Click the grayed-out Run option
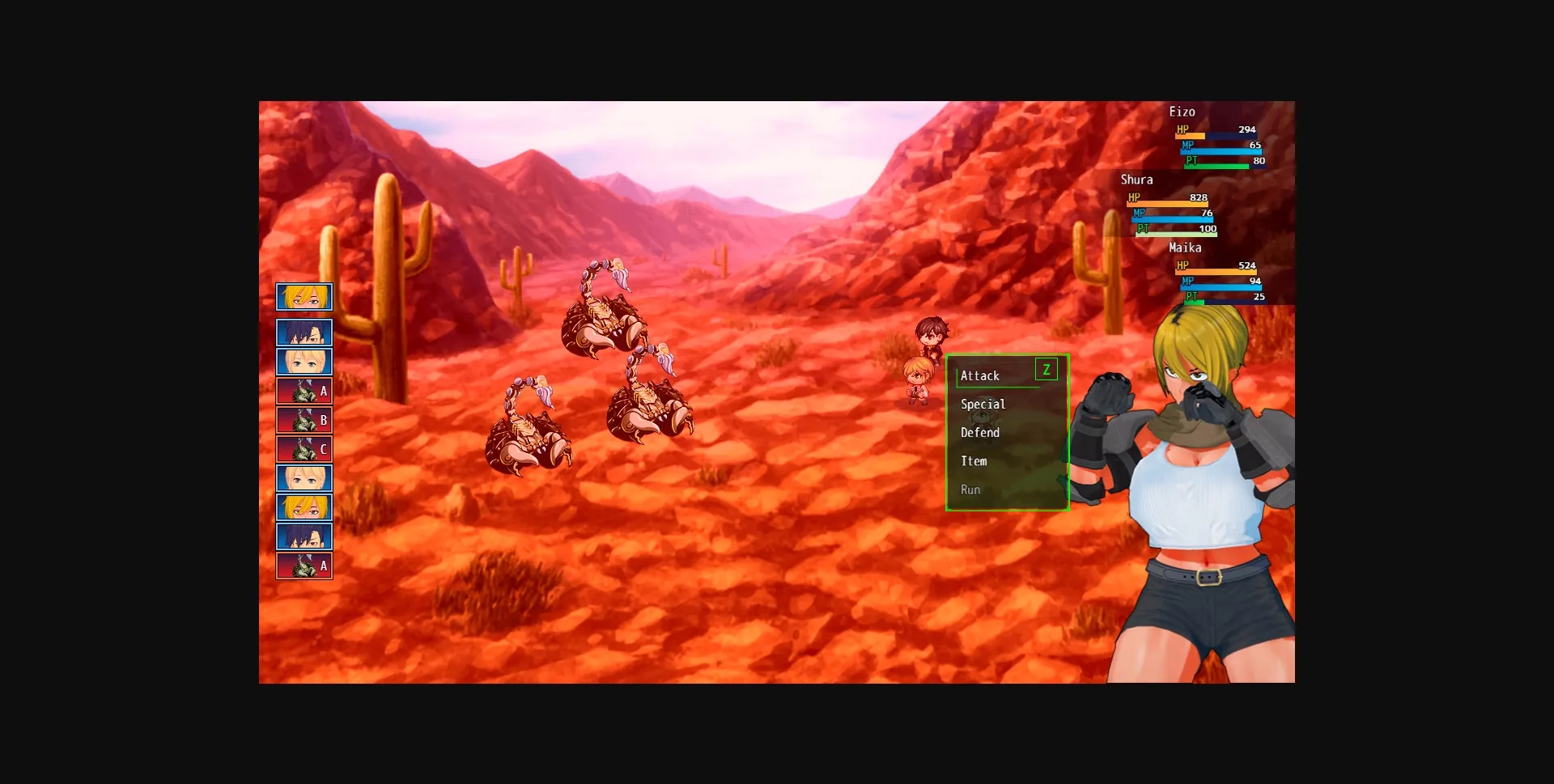1554x784 pixels. click(970, 489)
